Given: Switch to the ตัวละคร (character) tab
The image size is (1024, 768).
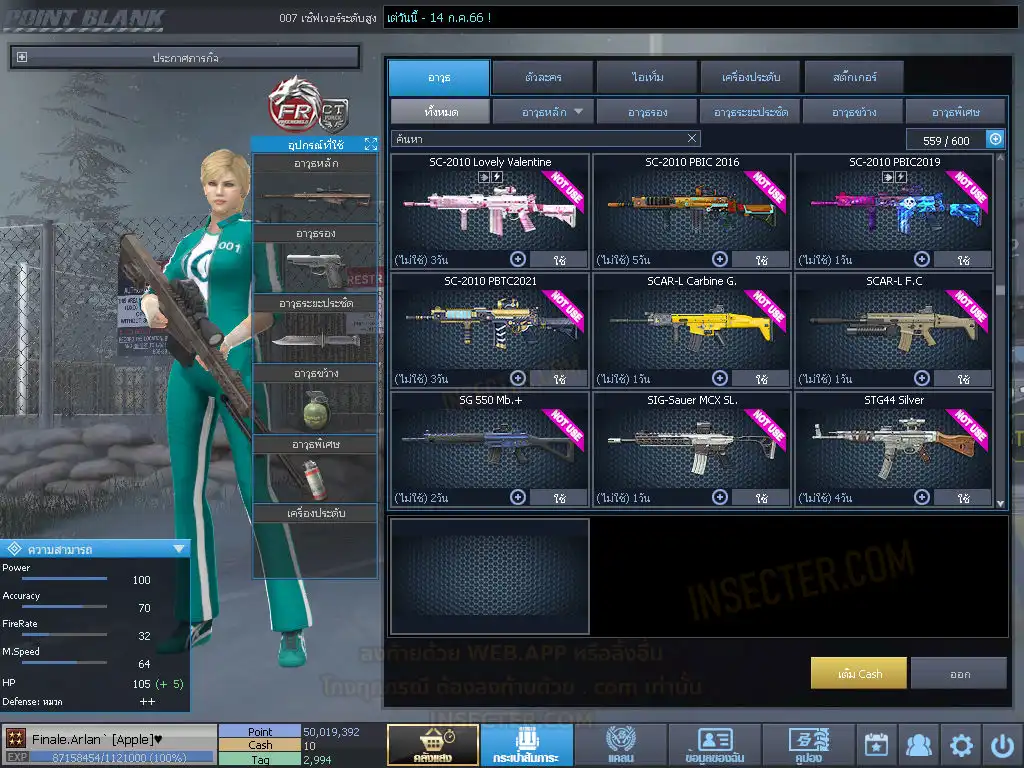Looking at the screenshot, I should pyautogui.click(x=541, y=77).
